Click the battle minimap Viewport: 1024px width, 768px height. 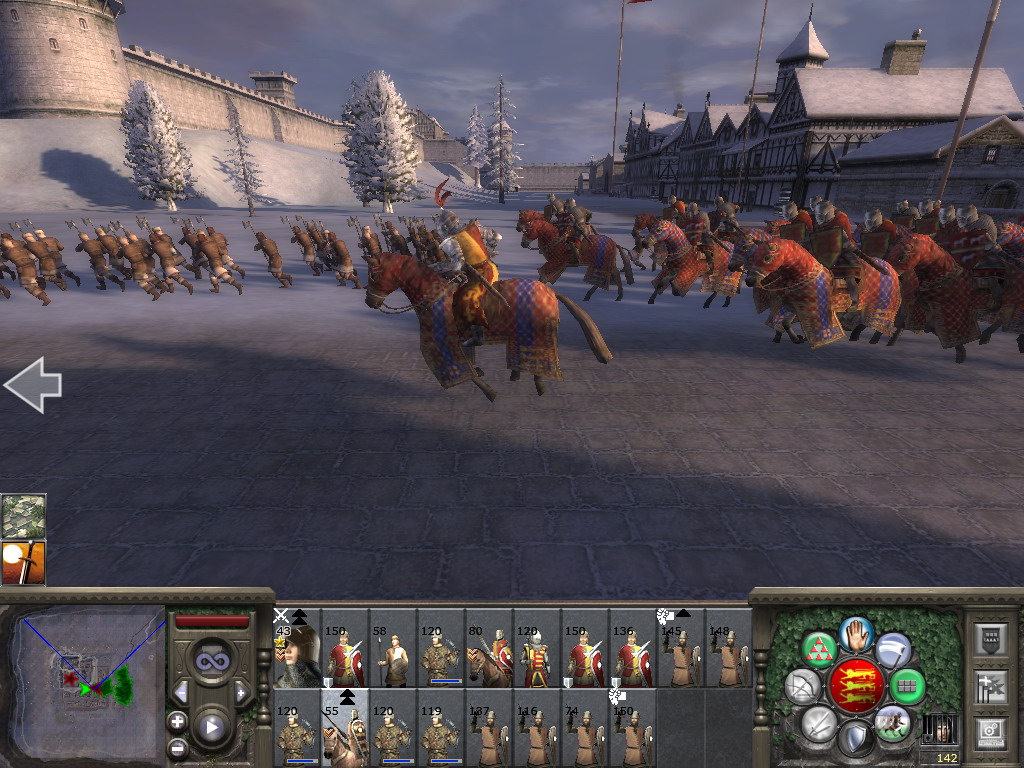point(85,682)
